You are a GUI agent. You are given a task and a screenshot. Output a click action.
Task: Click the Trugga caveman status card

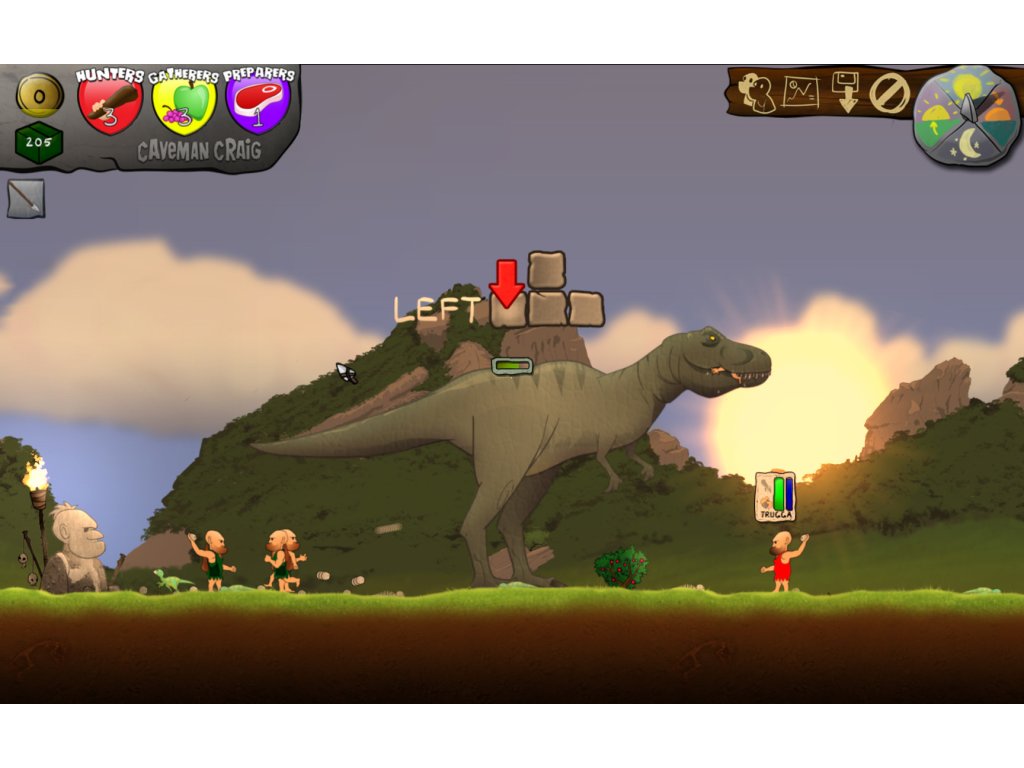point(775,497)
